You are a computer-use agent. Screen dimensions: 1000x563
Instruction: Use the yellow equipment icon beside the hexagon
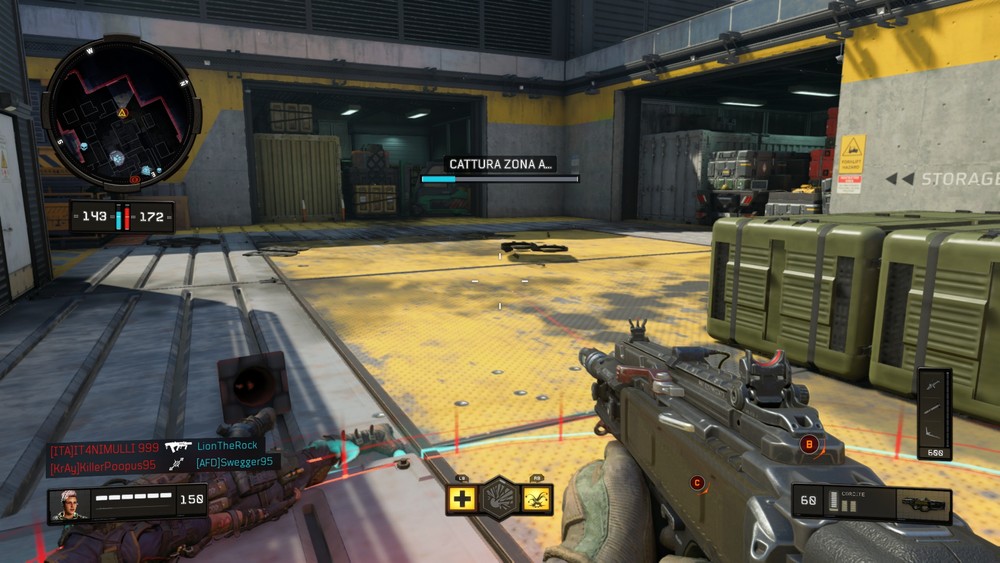[538, 498]
